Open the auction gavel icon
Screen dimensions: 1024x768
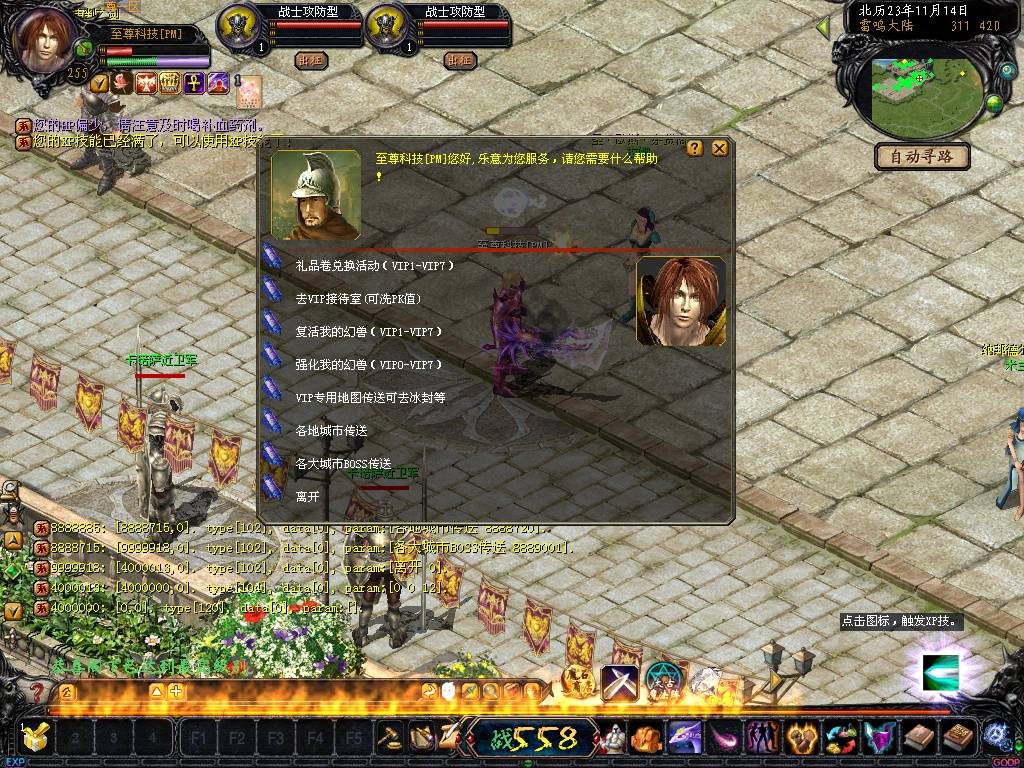[x=390, y=738]
